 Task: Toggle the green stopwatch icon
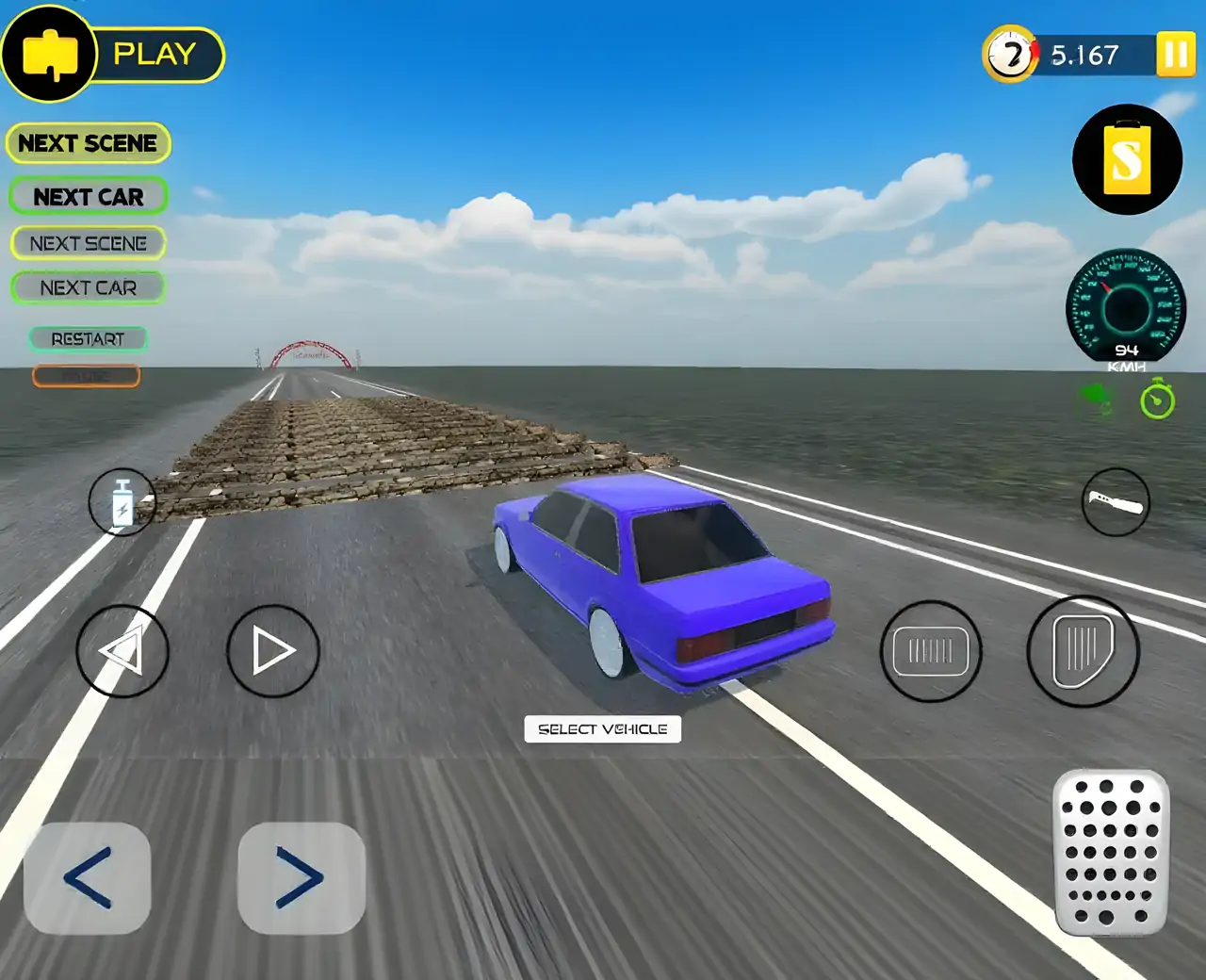[1157, 400]
